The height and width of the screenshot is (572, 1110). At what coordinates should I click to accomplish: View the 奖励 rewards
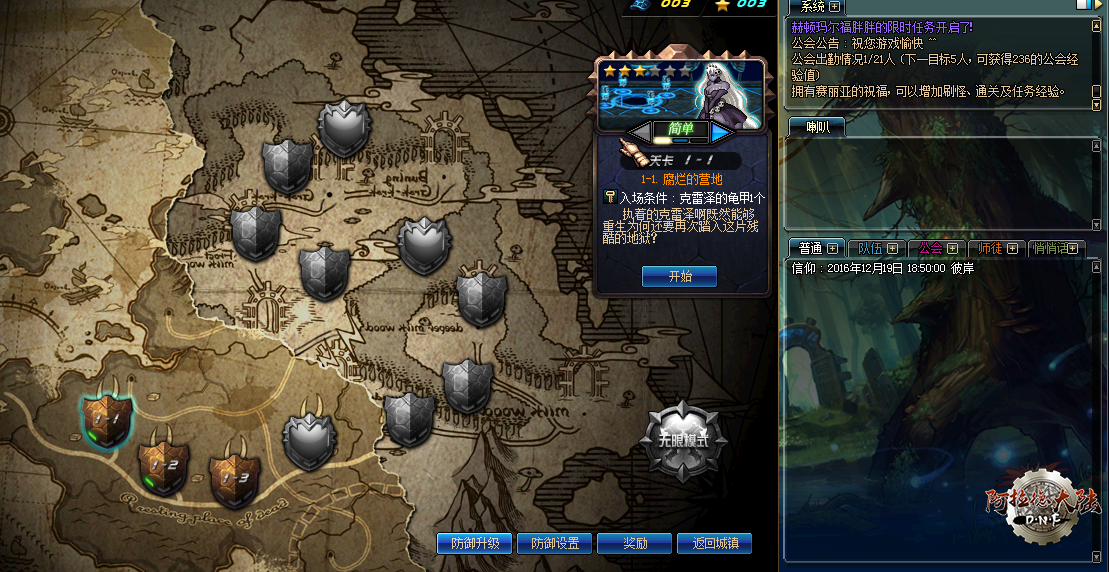pyautogui.click(x=635, y=544)
